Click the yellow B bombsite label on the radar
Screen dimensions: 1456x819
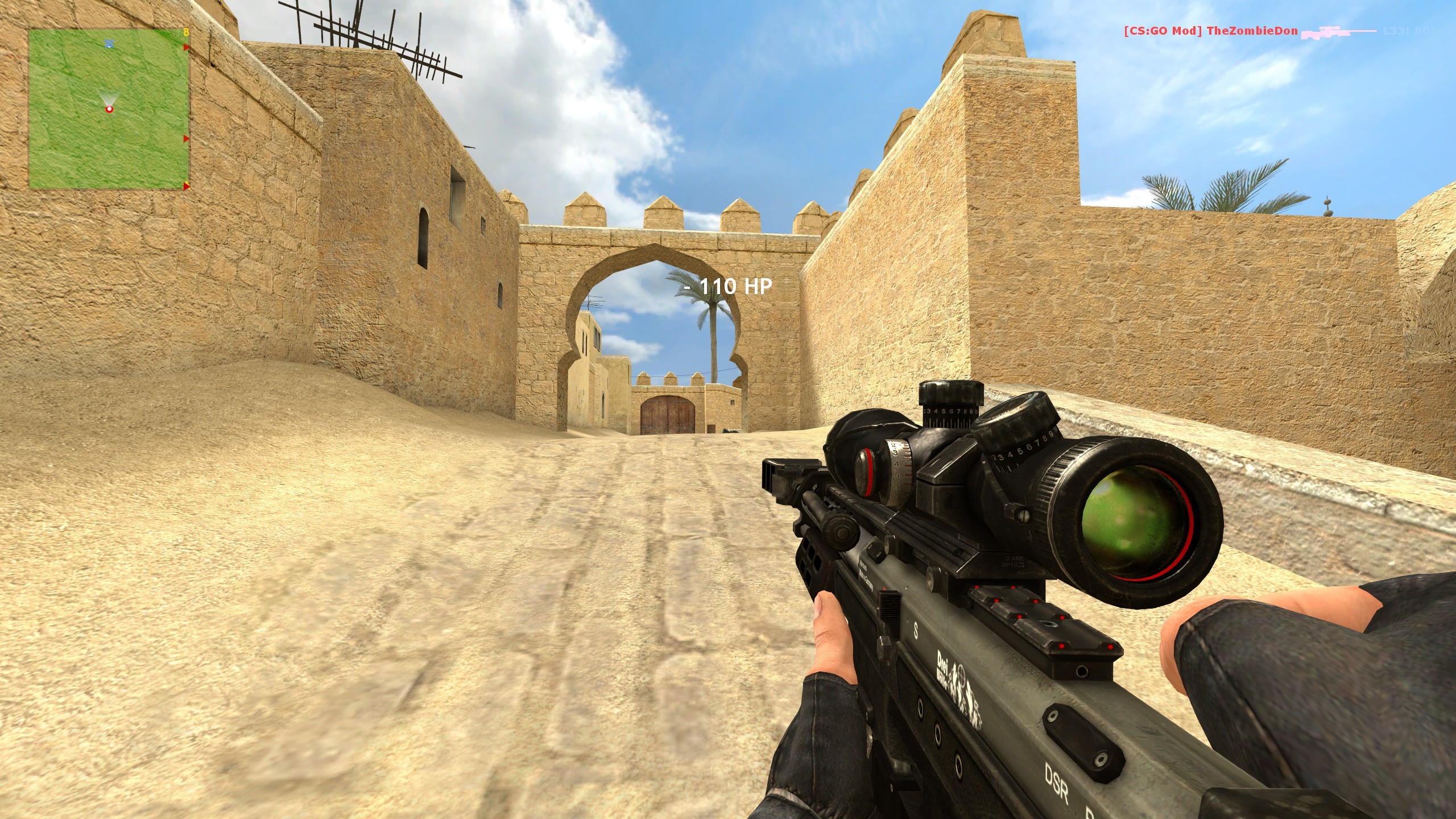187,32
